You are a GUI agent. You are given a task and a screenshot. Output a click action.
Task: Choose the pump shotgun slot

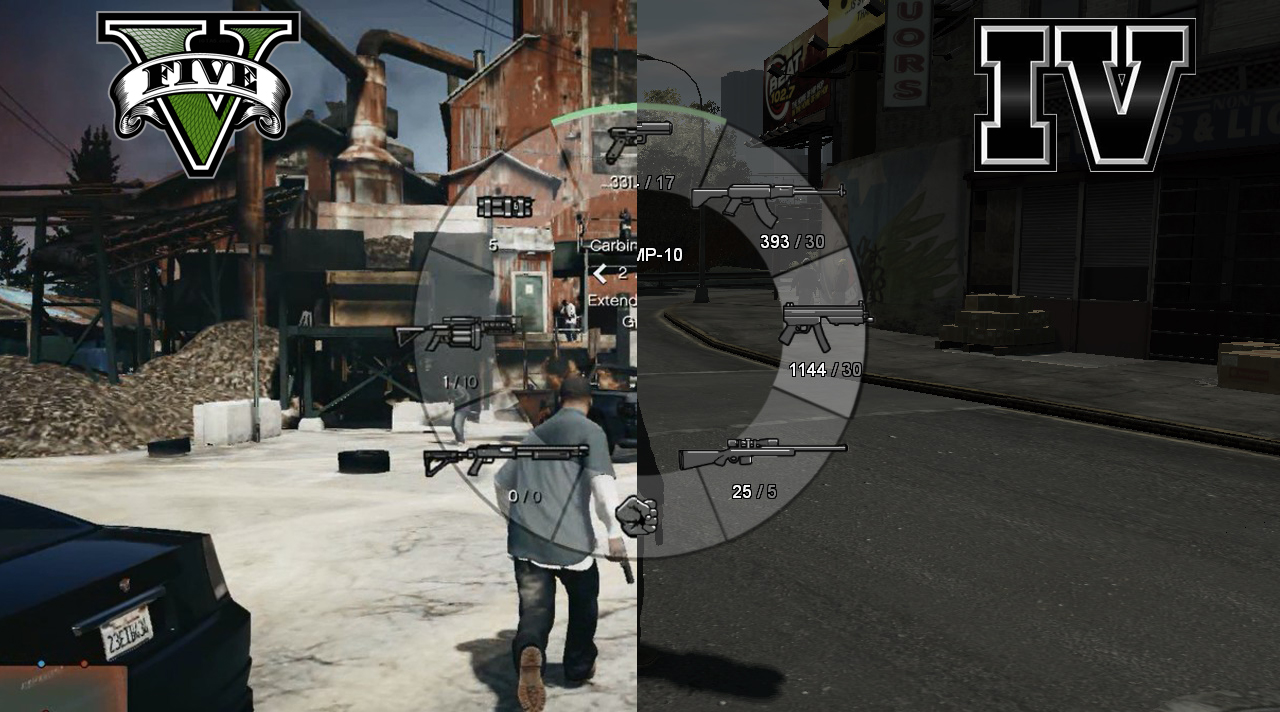pyautogui.click(x=506, y=458)
